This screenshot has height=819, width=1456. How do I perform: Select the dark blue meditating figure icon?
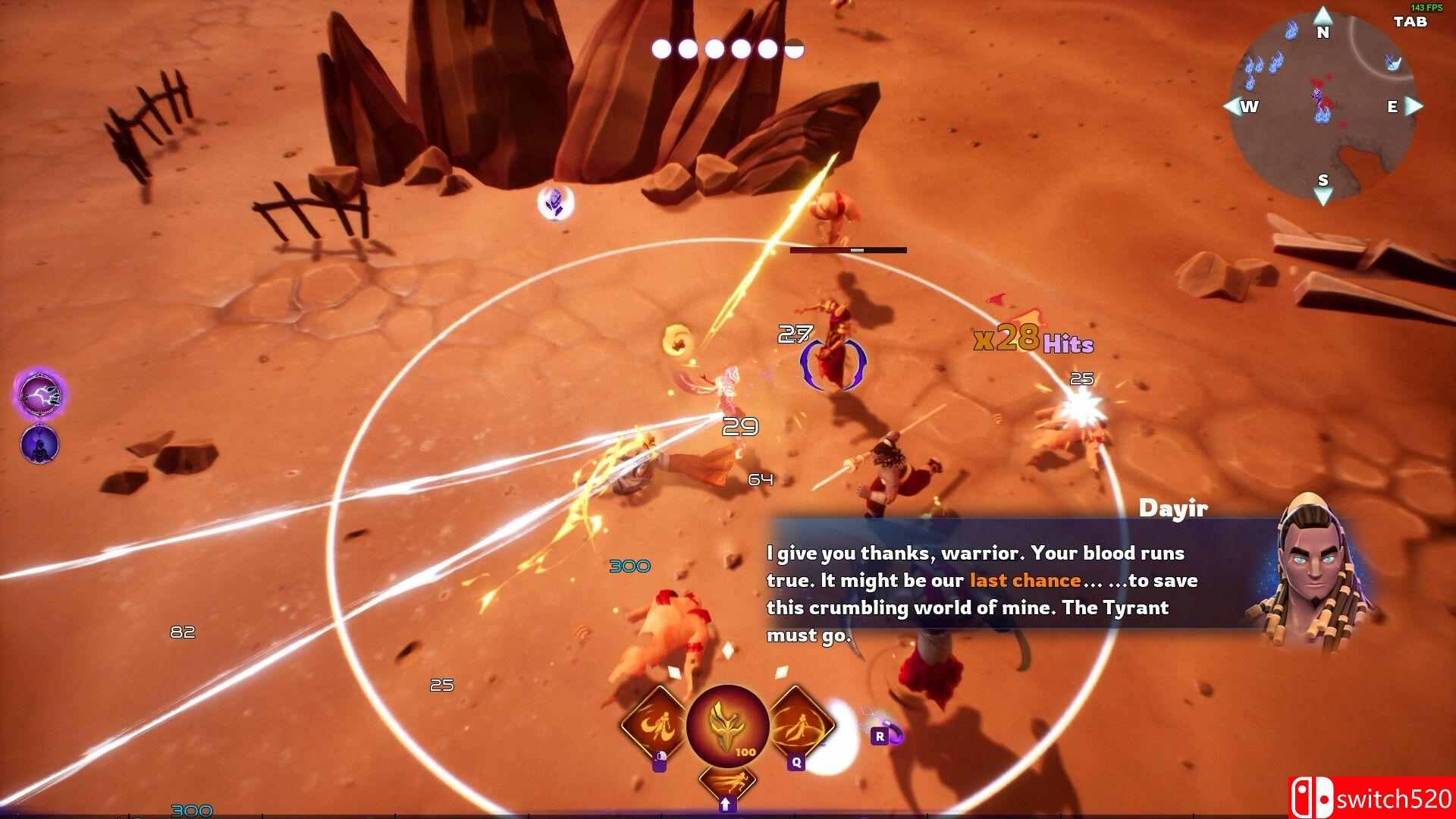tap(39, 444)
